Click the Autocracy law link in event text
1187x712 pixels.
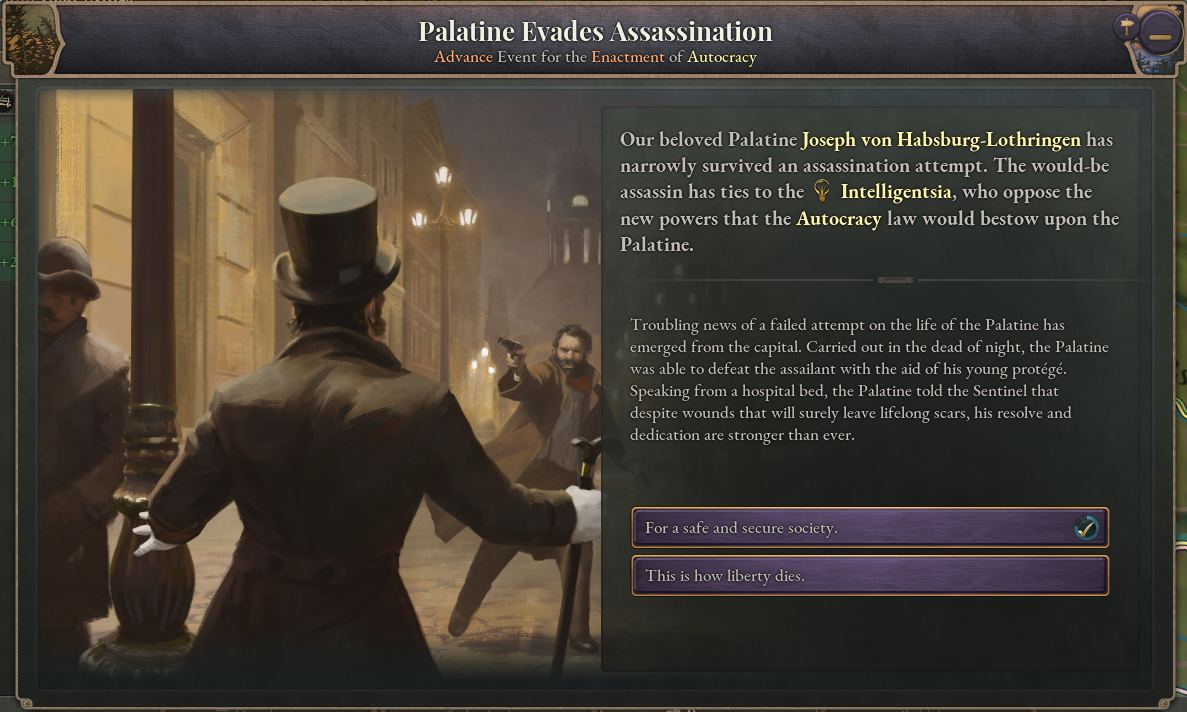(838, 219)
